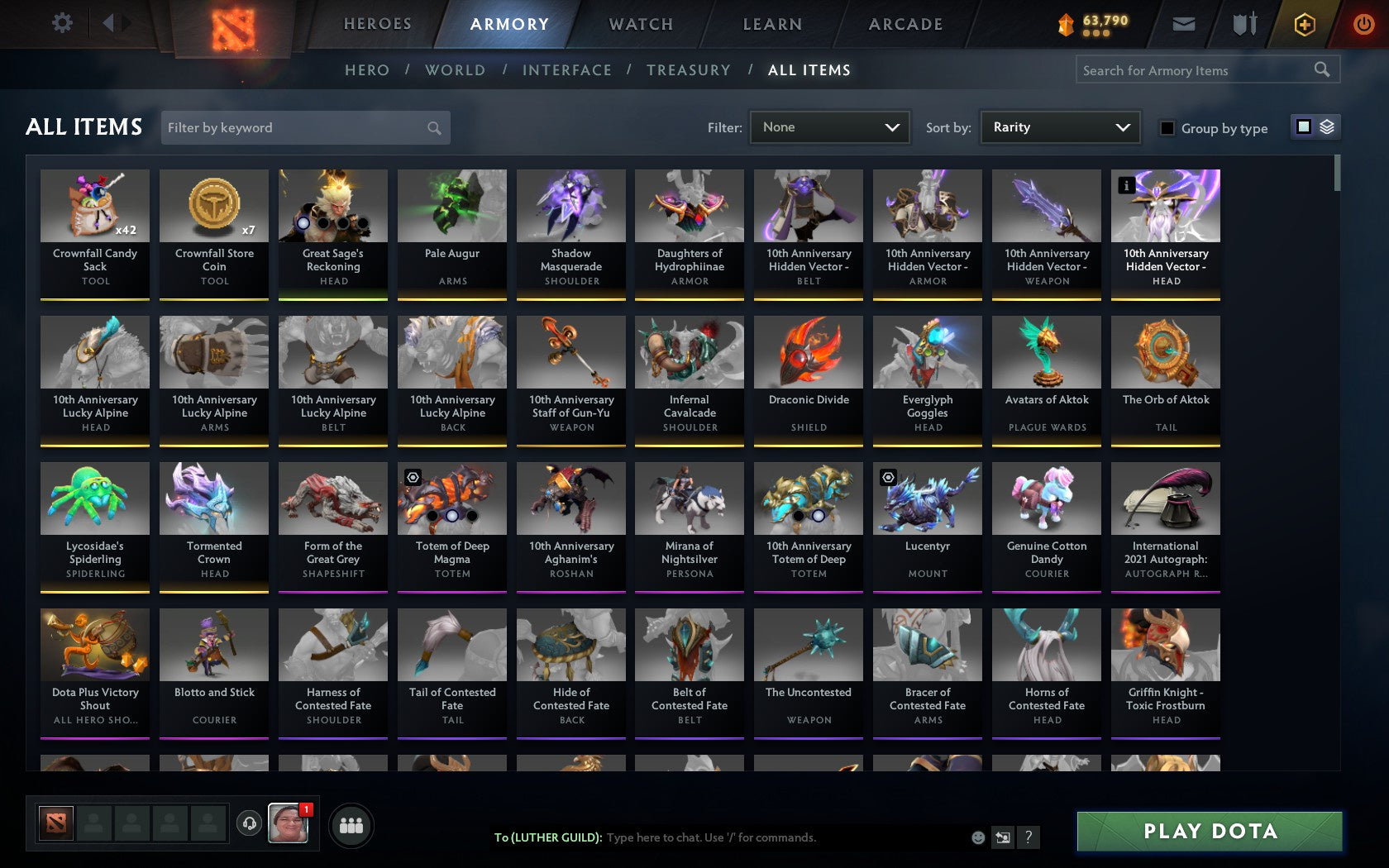1389x868 pixels.
Task: Enable Group by type
Action: click(x=1166, y=128)
